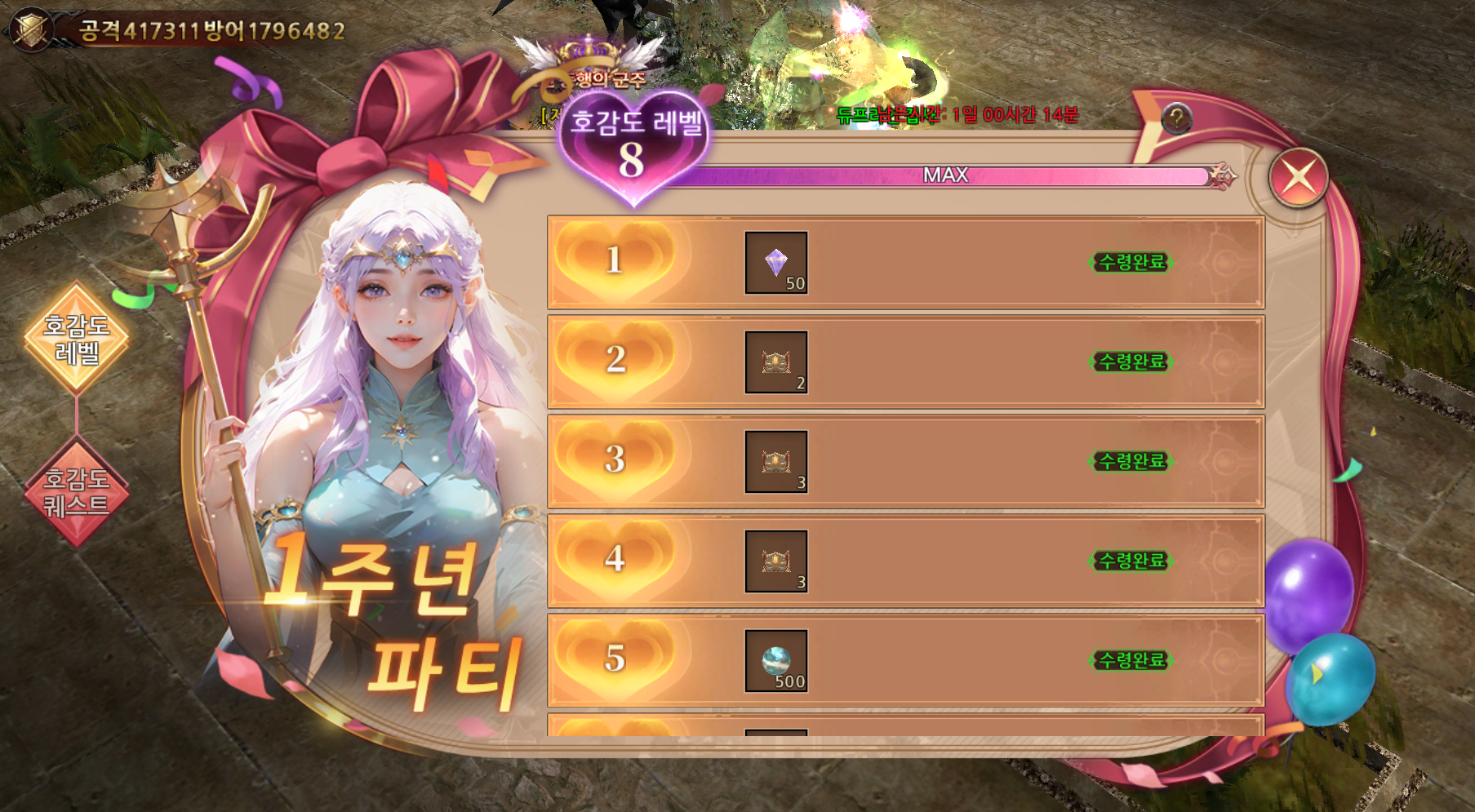
Task: Switch to the 호감도 퀘스트 tab
Action: coord(77,491)
